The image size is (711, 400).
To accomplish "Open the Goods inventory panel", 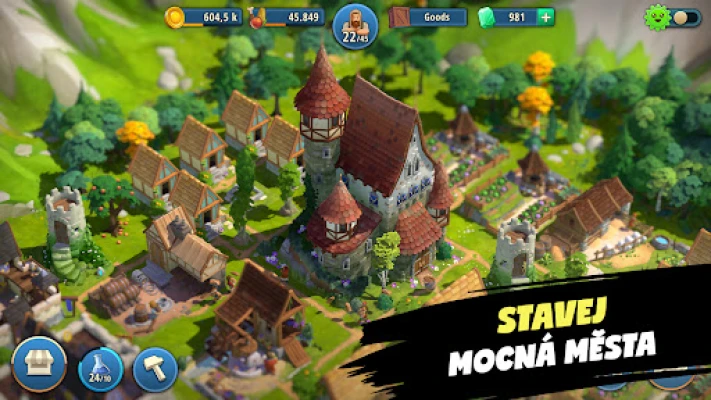I will 429,17.
